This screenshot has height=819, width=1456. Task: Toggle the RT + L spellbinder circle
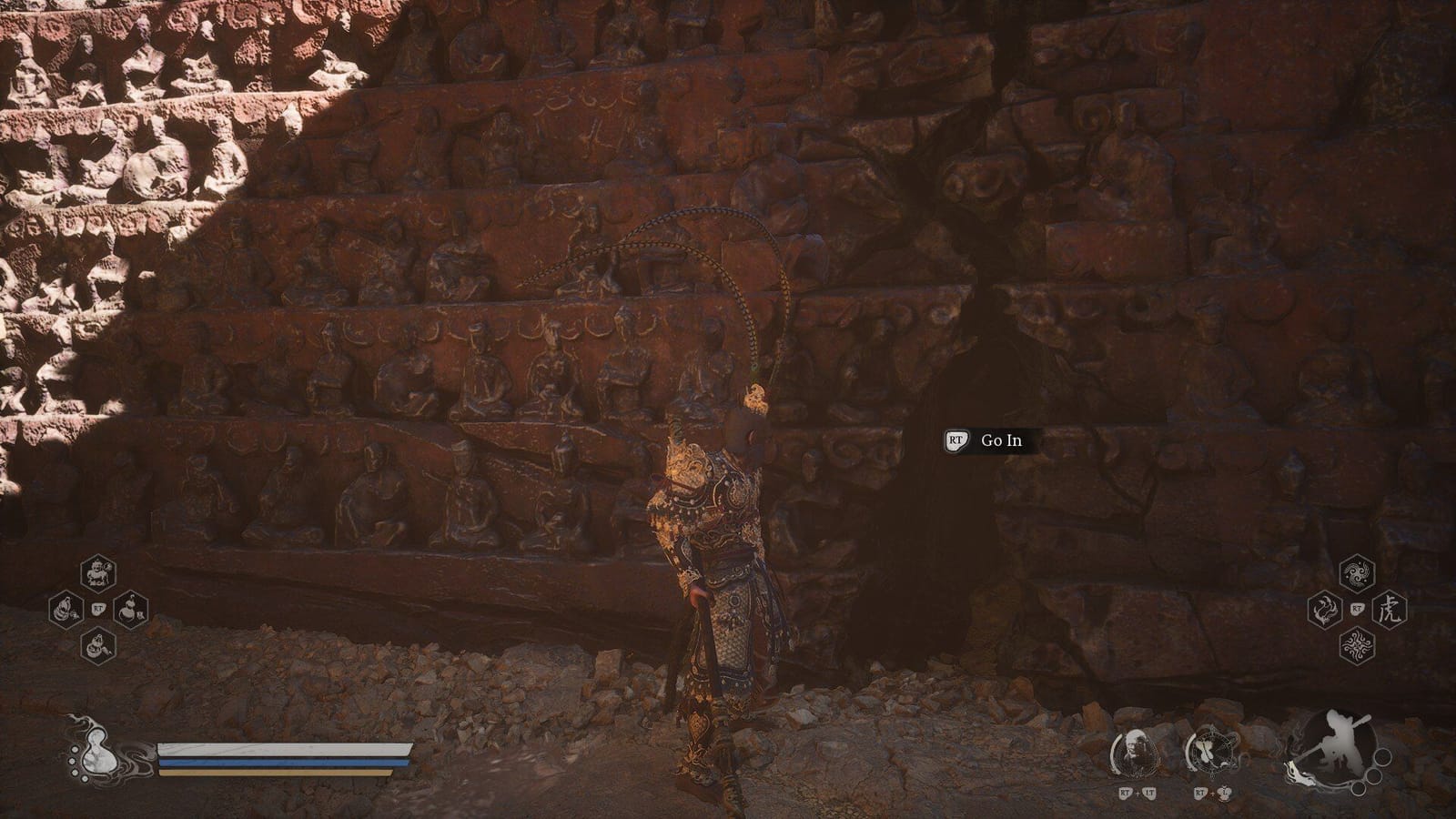[1213, 751]
